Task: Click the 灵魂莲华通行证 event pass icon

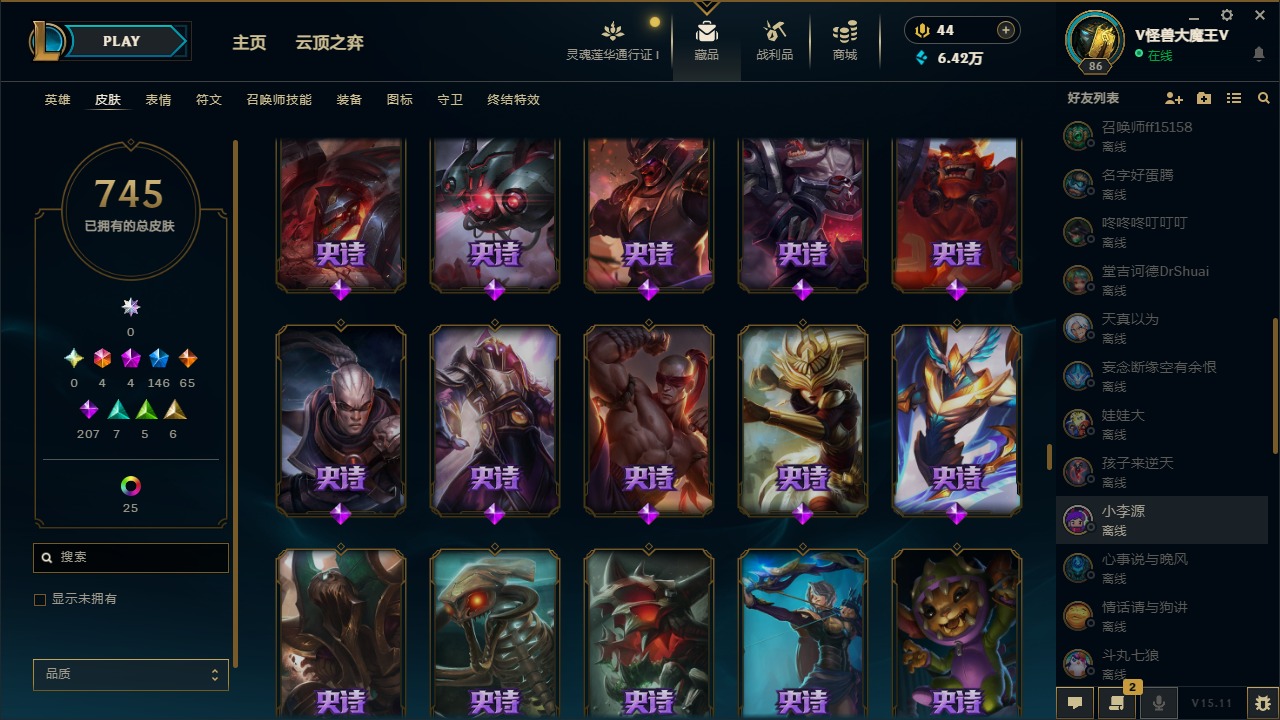Action: (612, 30)
